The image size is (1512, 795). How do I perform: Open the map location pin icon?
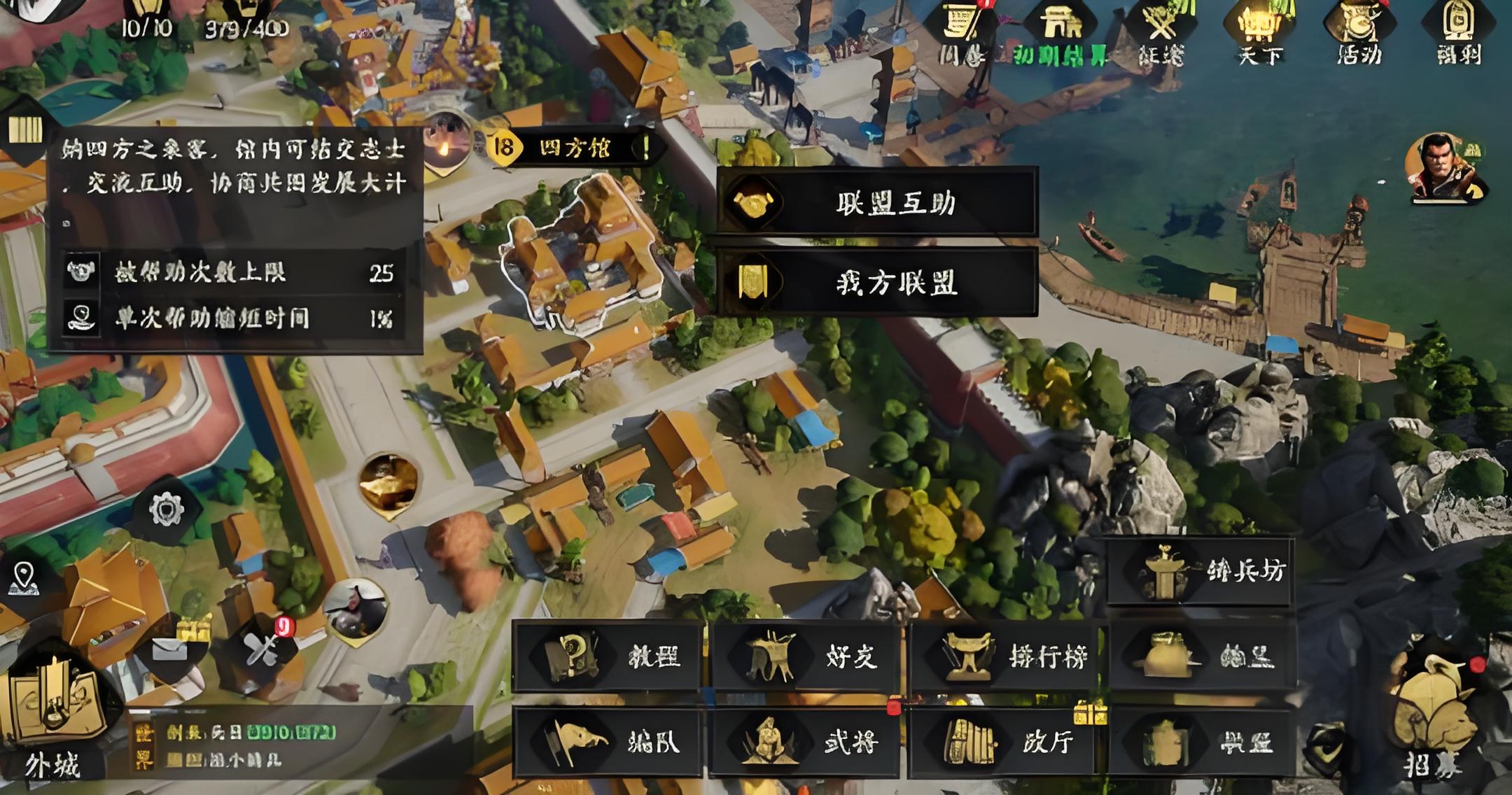25,578
